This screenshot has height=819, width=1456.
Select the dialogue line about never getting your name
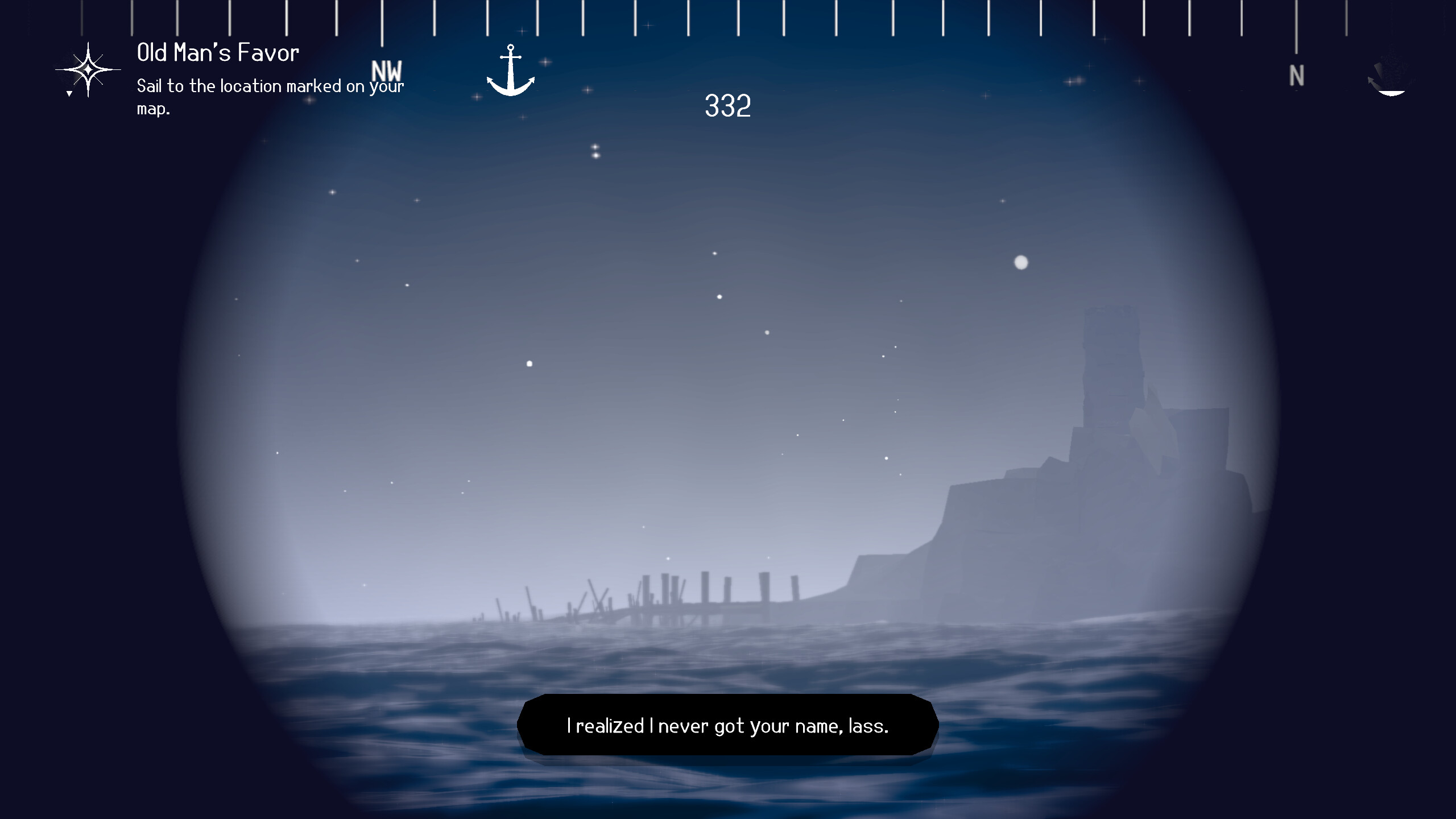(728, 725)
